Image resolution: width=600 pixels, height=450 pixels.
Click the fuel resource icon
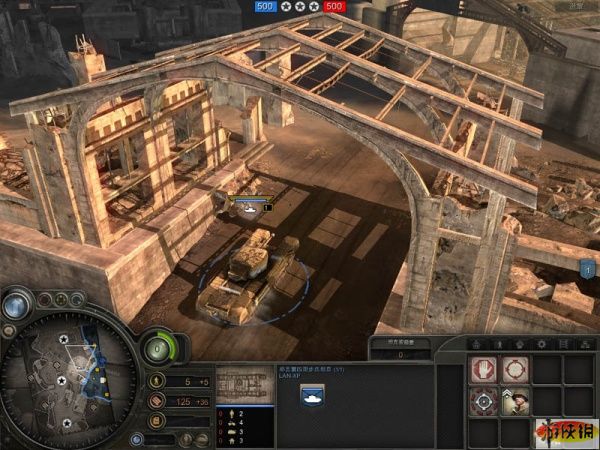coord(156,421)
